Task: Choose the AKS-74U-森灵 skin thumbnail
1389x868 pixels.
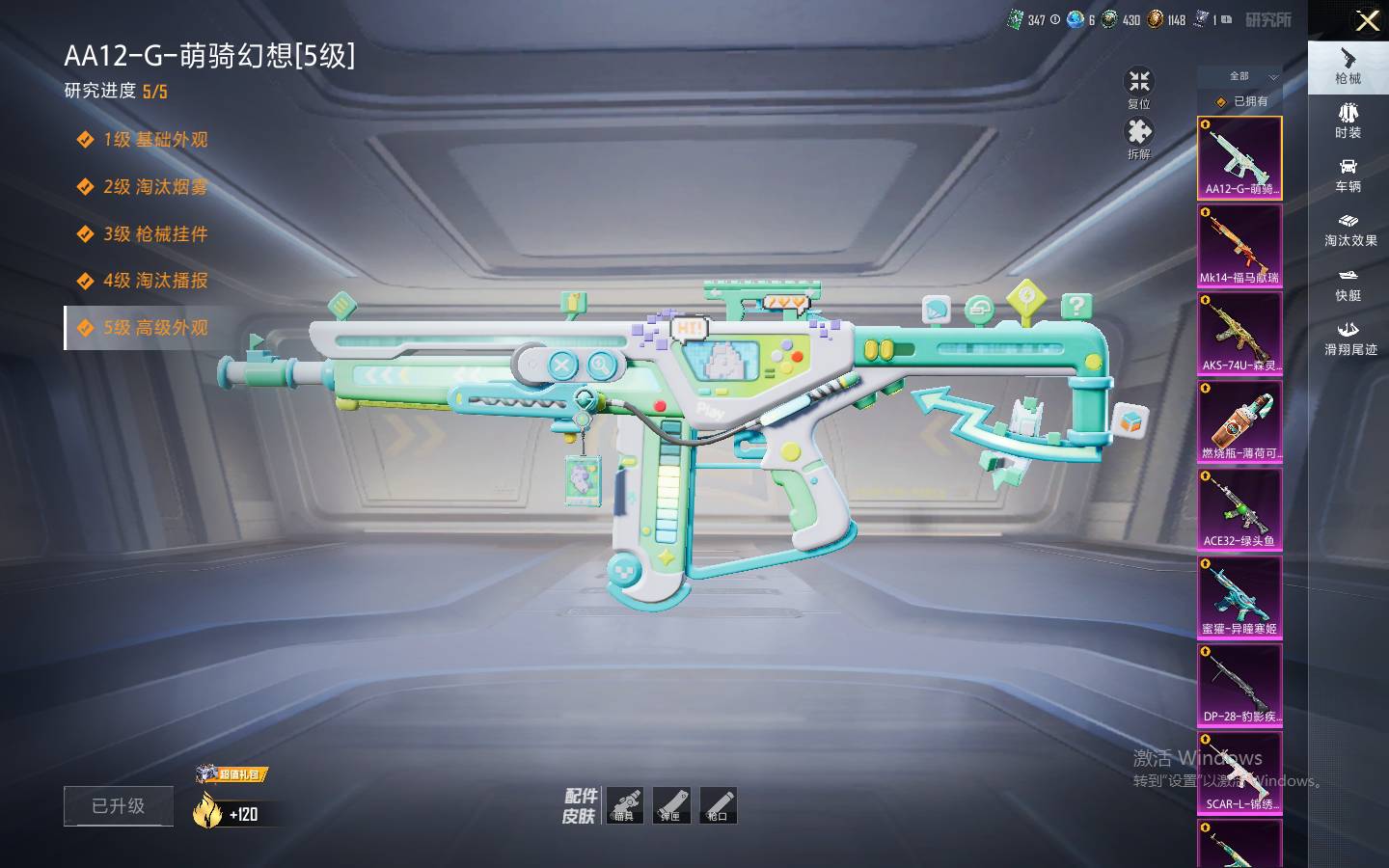Action: [1239, 333]
